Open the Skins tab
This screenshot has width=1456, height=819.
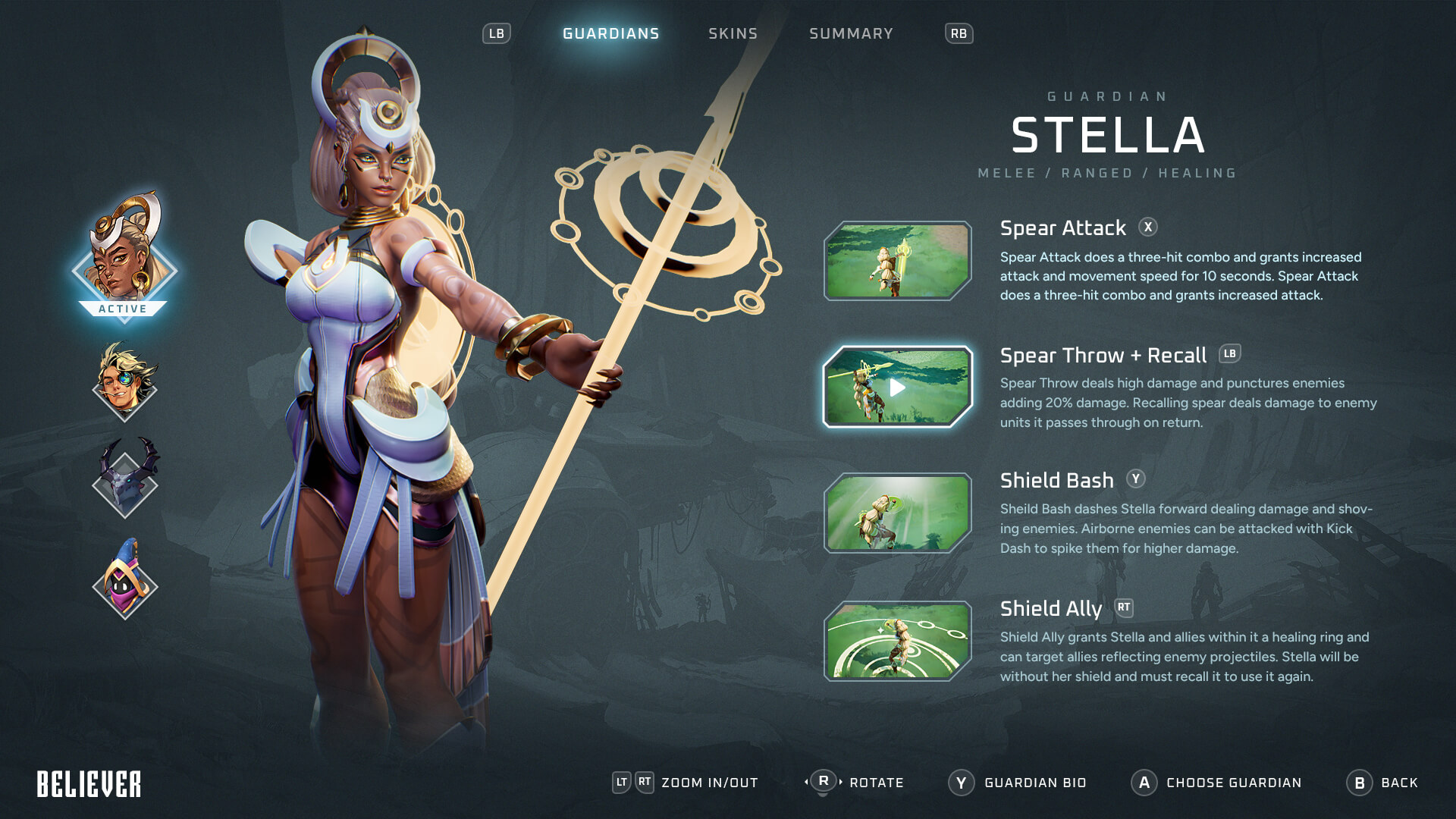point(733,33)
